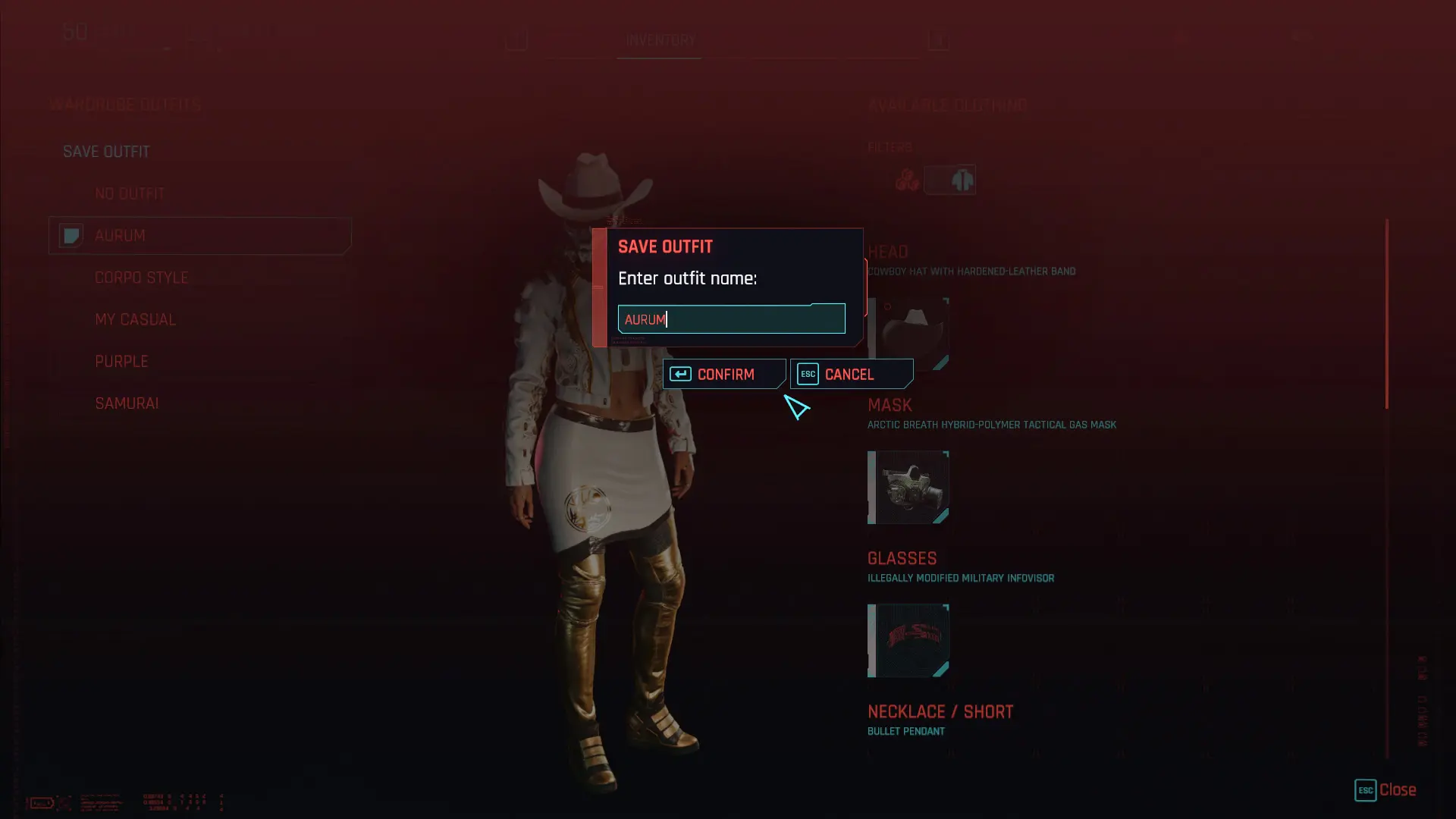Click the left arrow icon beside the Inventory header

point(516,40)
